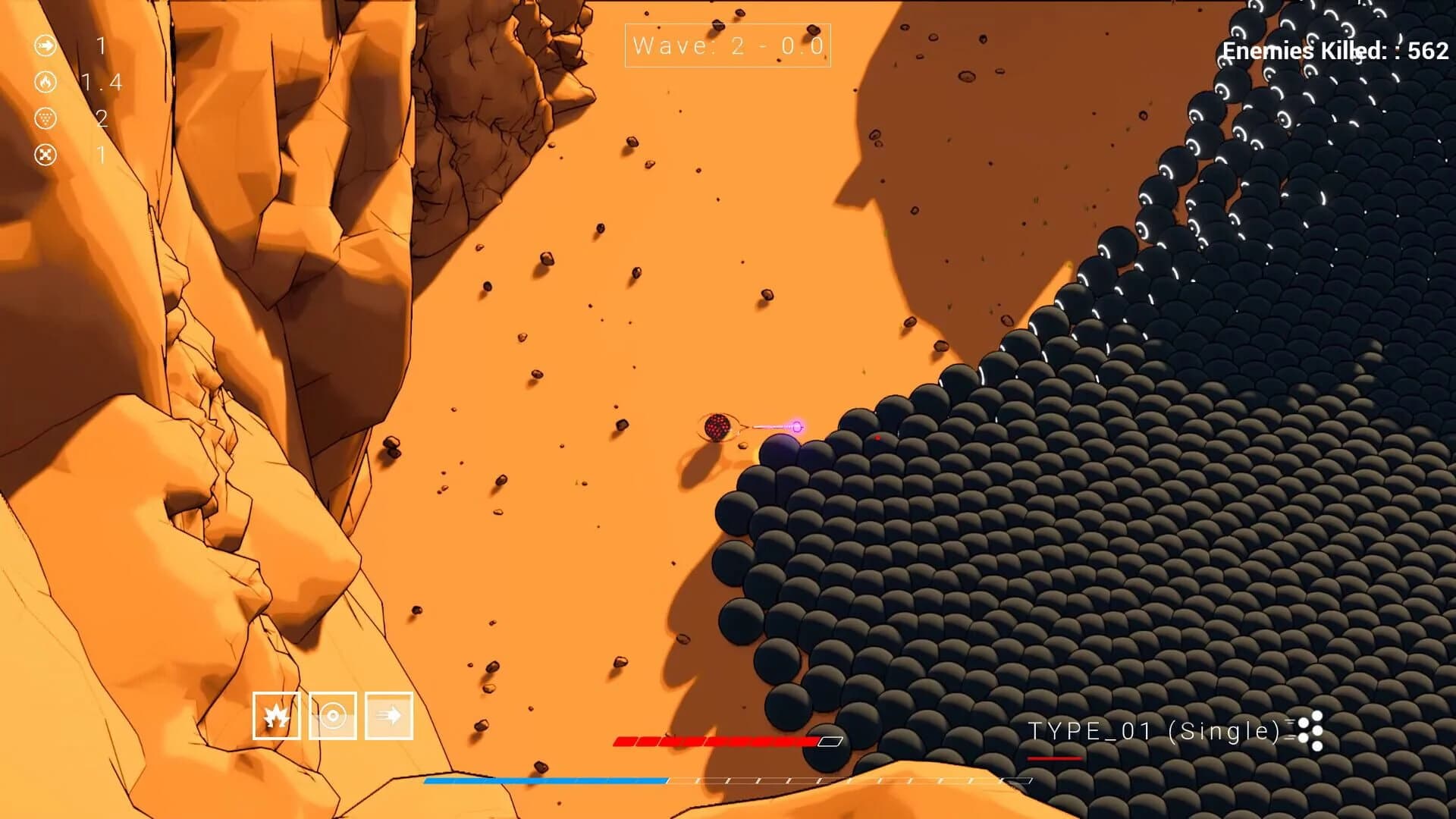1456x819 pixels.
Task: Click the glowing purple projectile near the player
Action: point(796,426)
